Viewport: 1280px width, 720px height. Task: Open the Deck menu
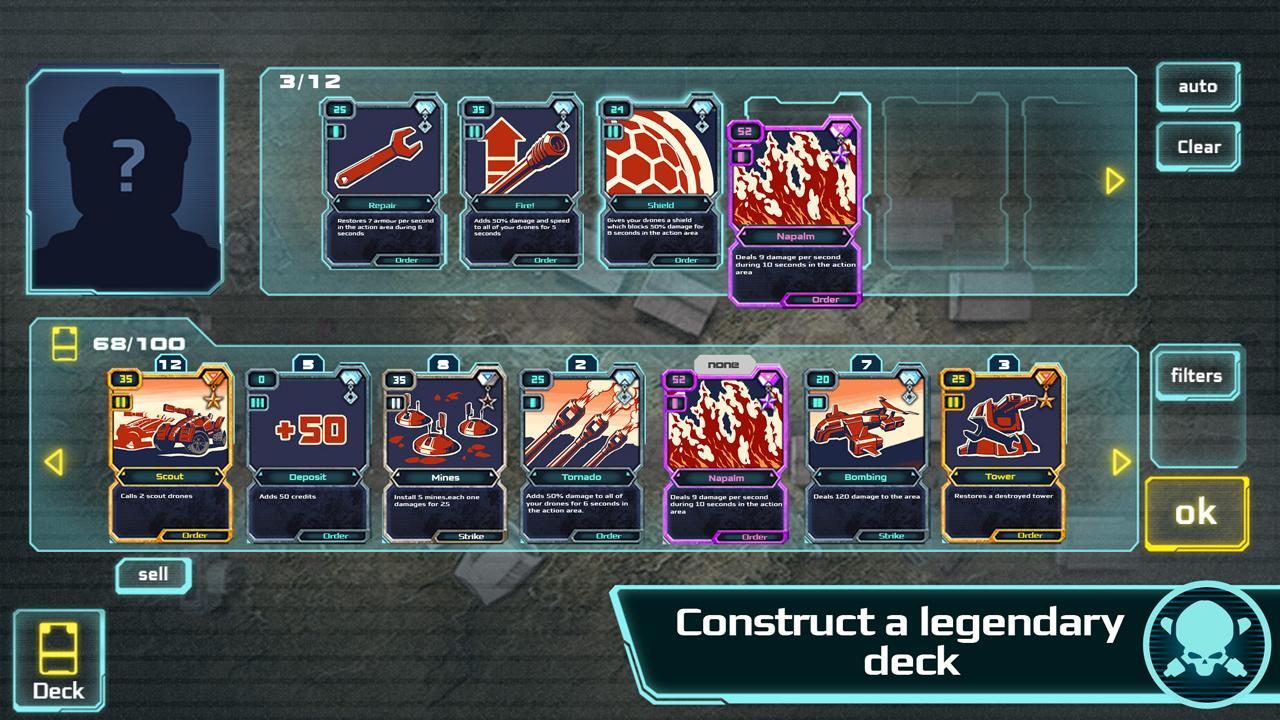(x=58, y=661)
